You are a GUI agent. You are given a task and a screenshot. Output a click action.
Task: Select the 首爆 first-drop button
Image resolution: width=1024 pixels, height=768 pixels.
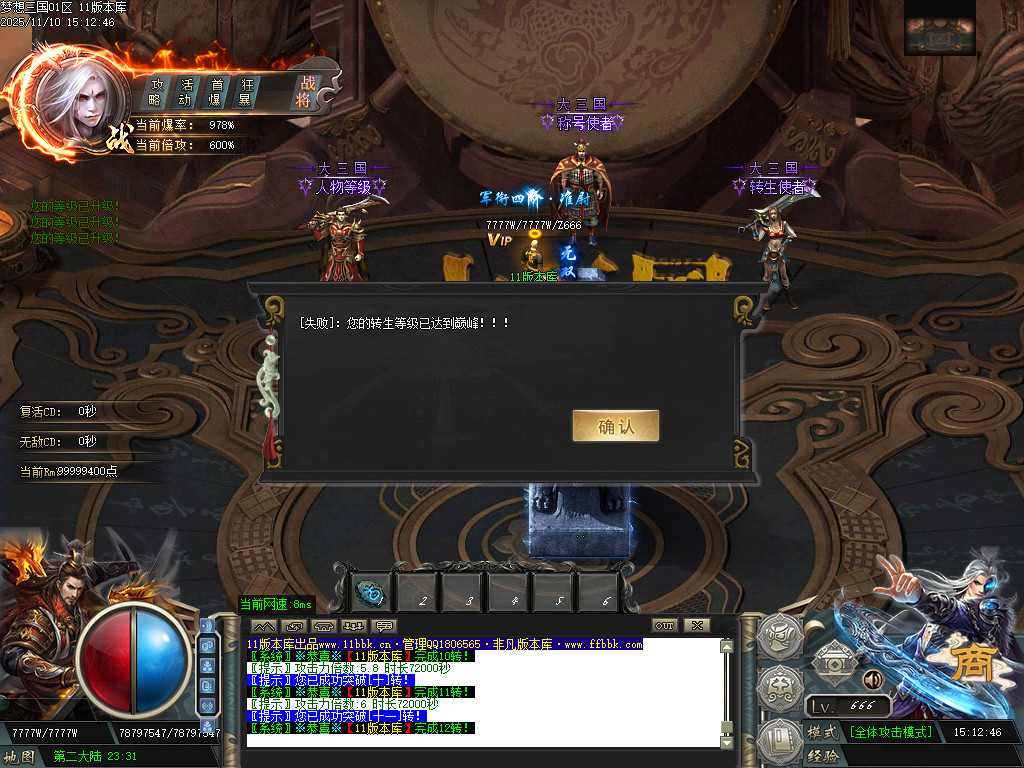click(x=215, y=92)
